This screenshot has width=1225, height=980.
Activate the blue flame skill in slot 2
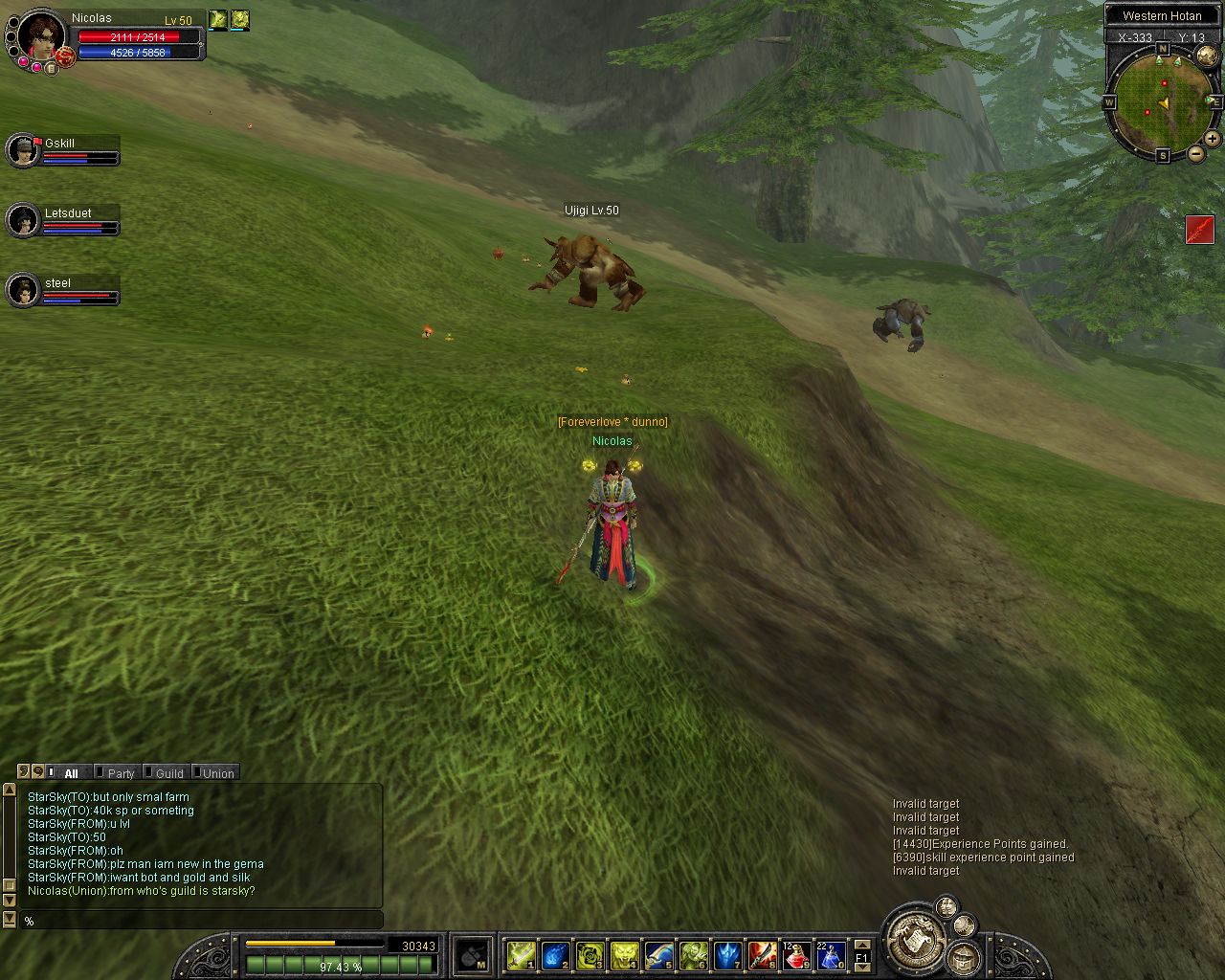click(555, 955)
